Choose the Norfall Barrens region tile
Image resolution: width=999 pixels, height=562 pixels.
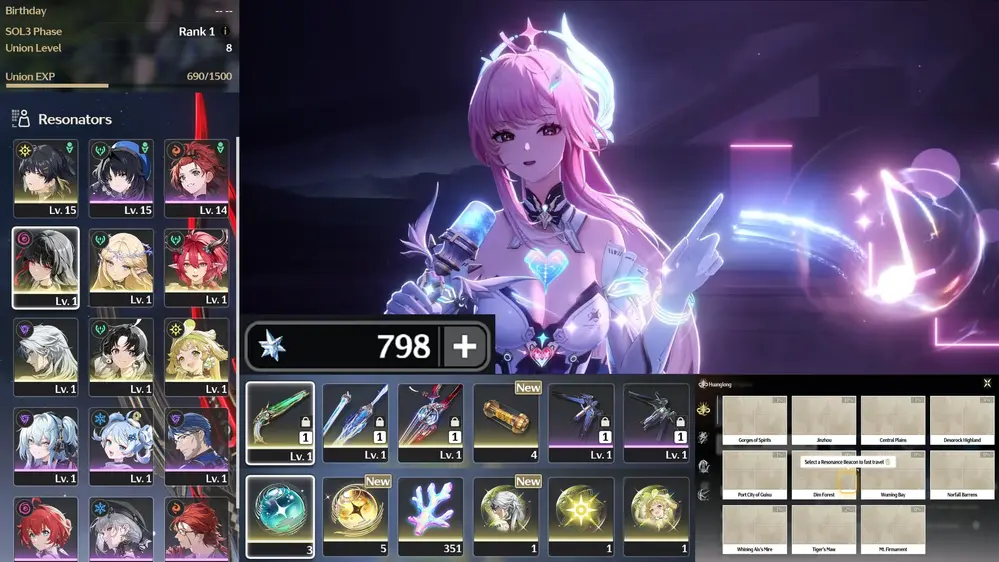961,474
